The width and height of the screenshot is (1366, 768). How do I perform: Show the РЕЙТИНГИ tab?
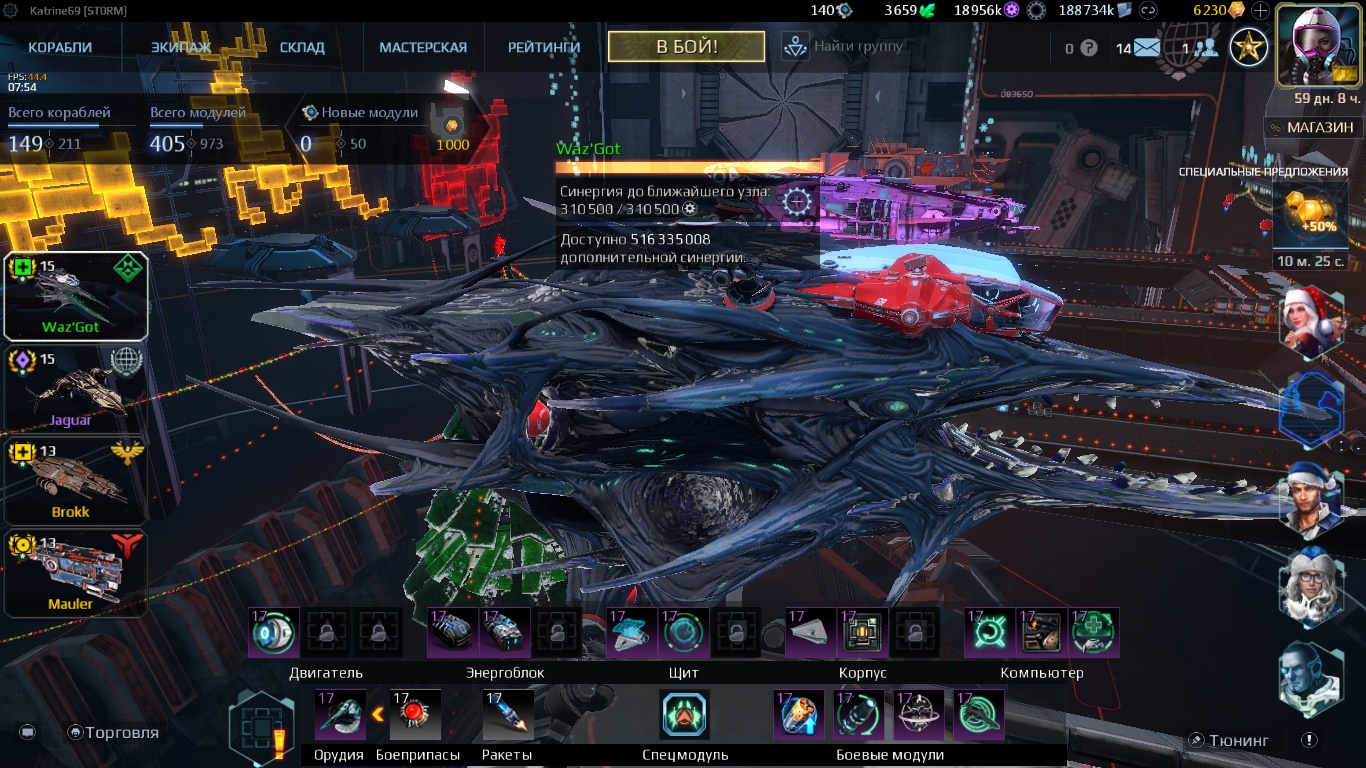tap(545, 47)
